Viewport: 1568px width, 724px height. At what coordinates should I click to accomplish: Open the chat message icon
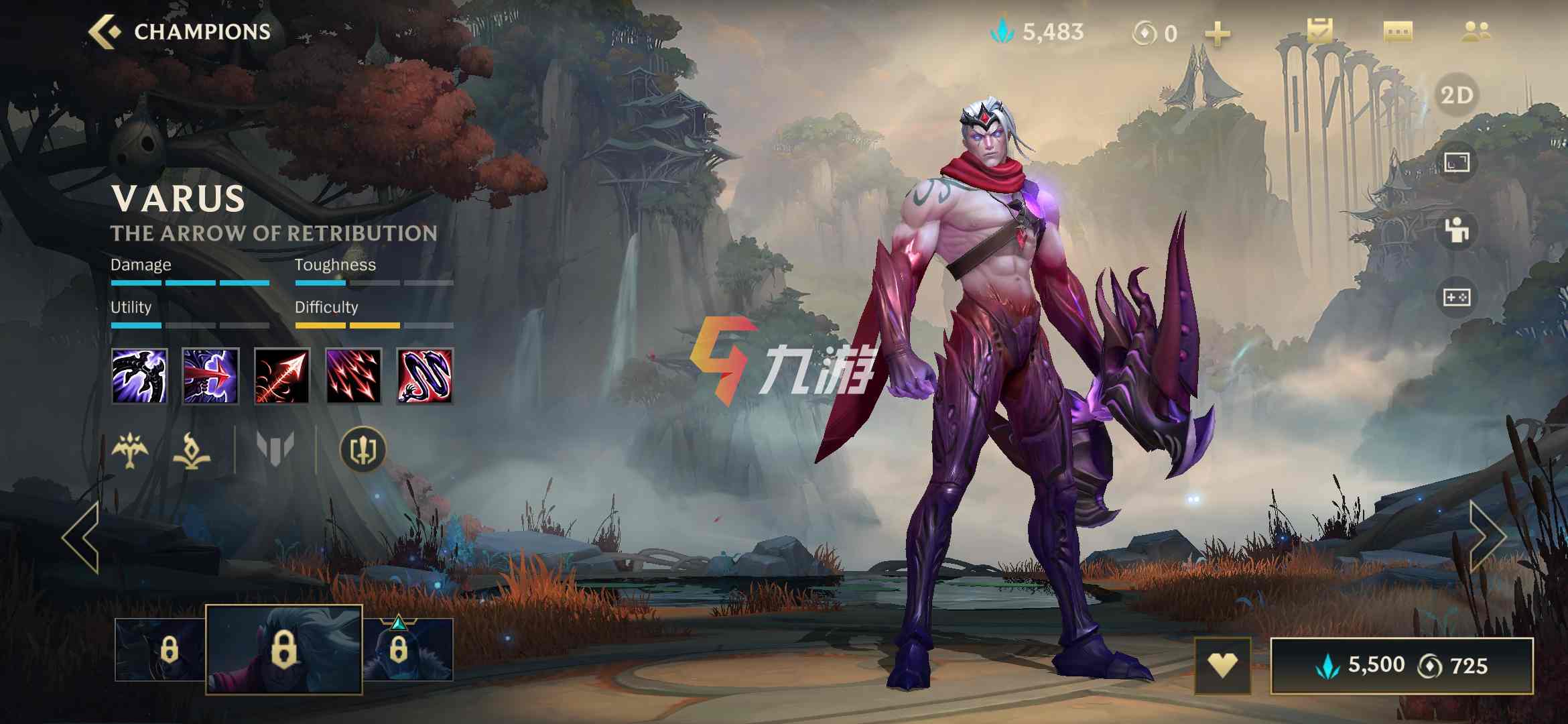[x=1398, y=32]
